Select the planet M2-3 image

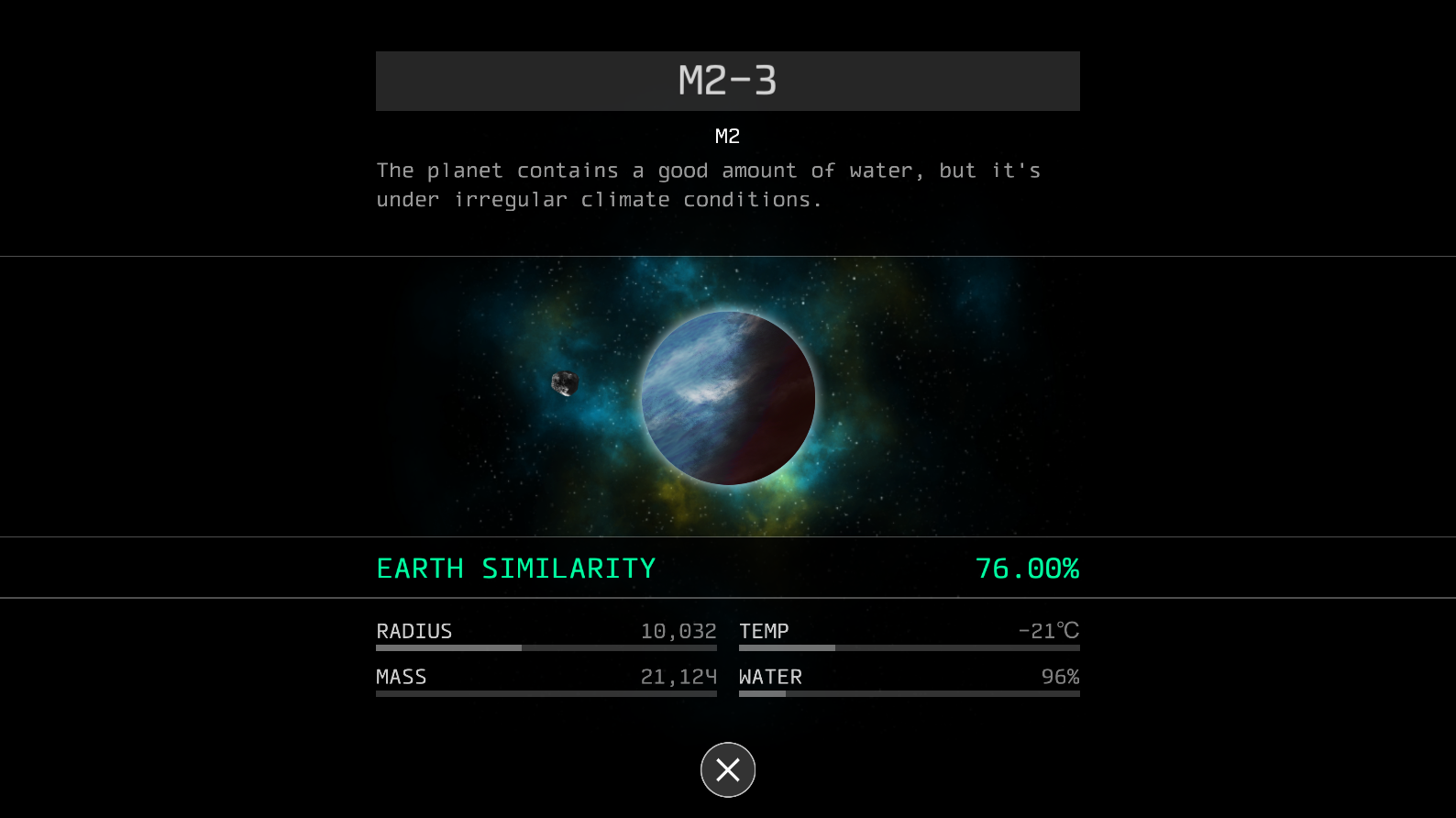click(x=729, y=398)
